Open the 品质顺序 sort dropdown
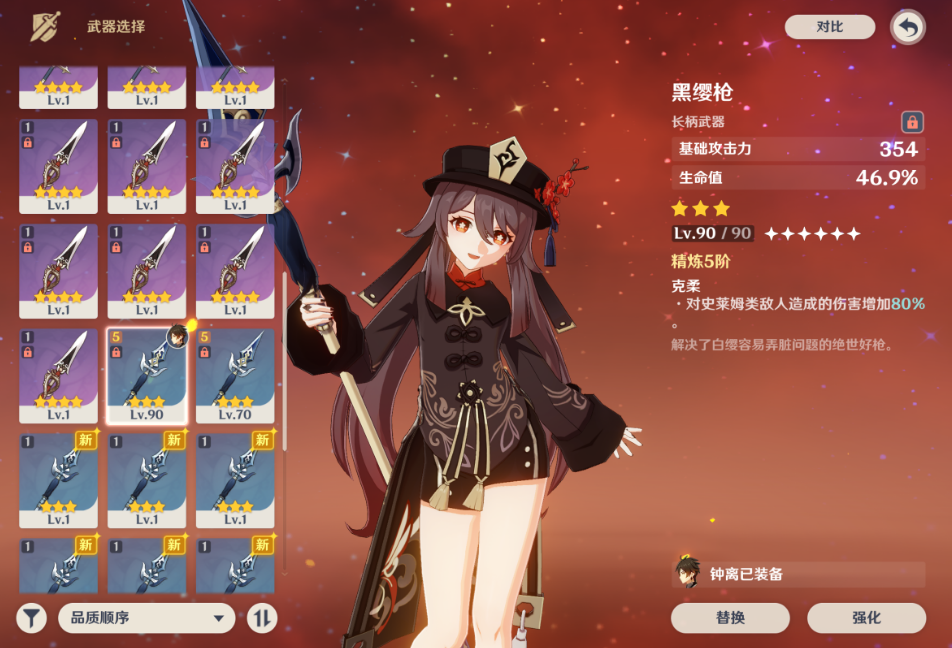 (146, 618)
